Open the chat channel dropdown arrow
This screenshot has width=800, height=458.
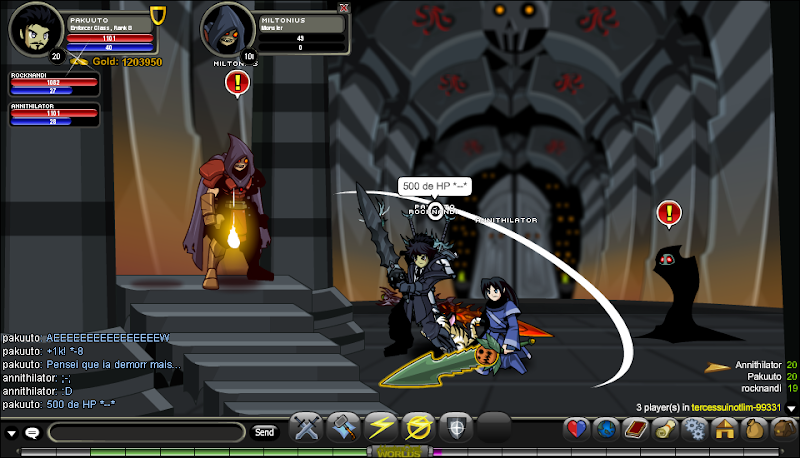click(x=12, y=433)
